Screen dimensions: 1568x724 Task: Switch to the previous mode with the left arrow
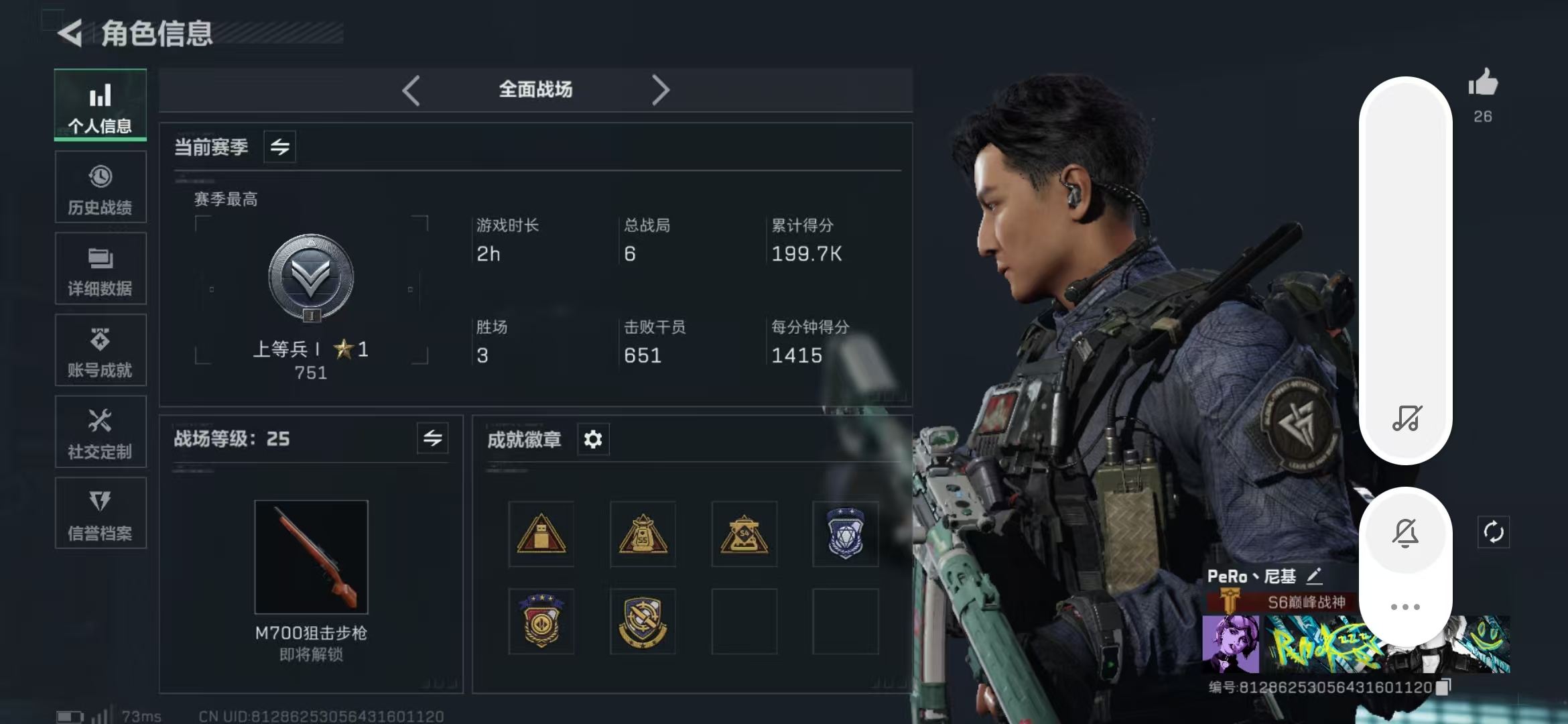coord(411,90)
